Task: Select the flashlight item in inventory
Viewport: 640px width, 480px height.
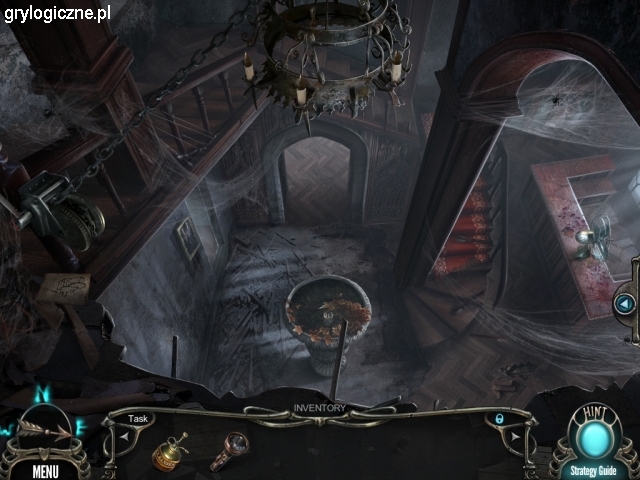Action: point(229,450)
